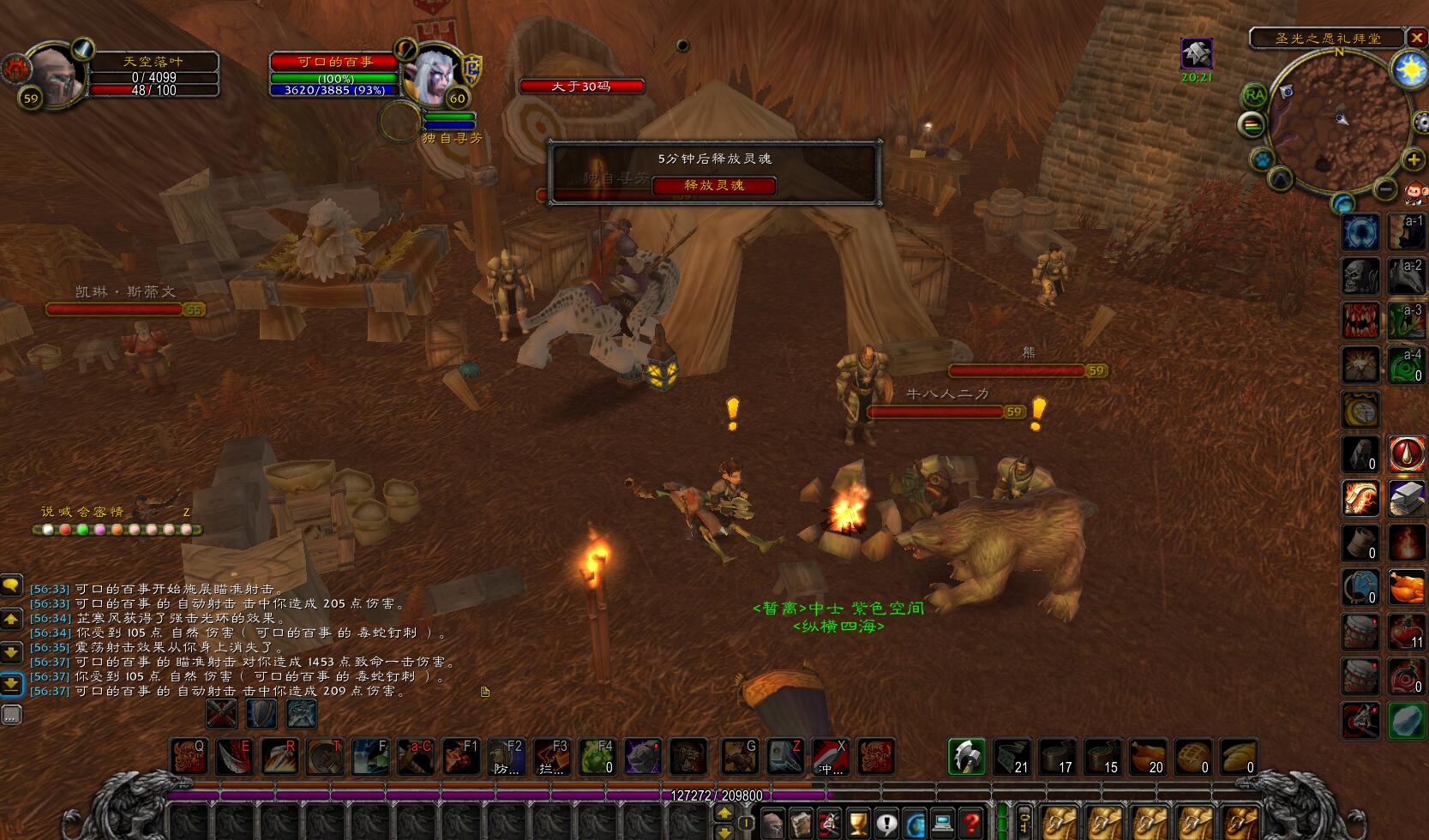Zoom out the minimap with minus button

tap(1385, 188)
